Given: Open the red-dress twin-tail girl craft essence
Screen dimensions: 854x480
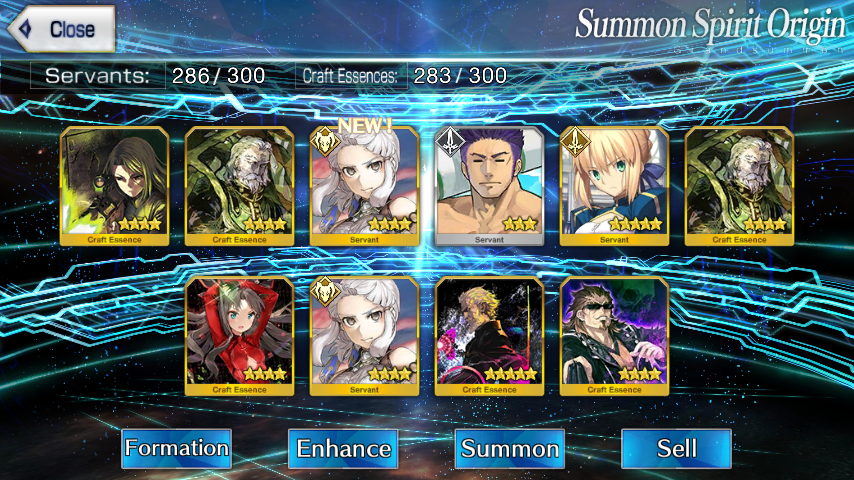Looking at the screenshot, I should (x=240, y=336).
